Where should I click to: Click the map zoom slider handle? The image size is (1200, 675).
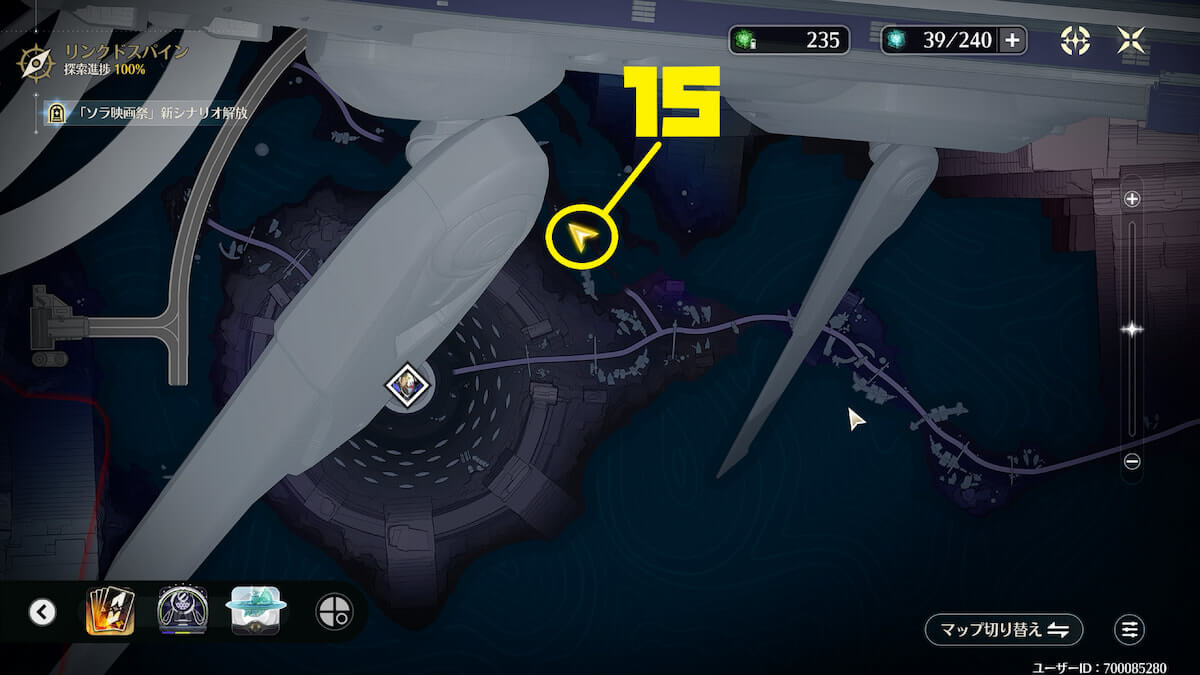(1132, 329)
